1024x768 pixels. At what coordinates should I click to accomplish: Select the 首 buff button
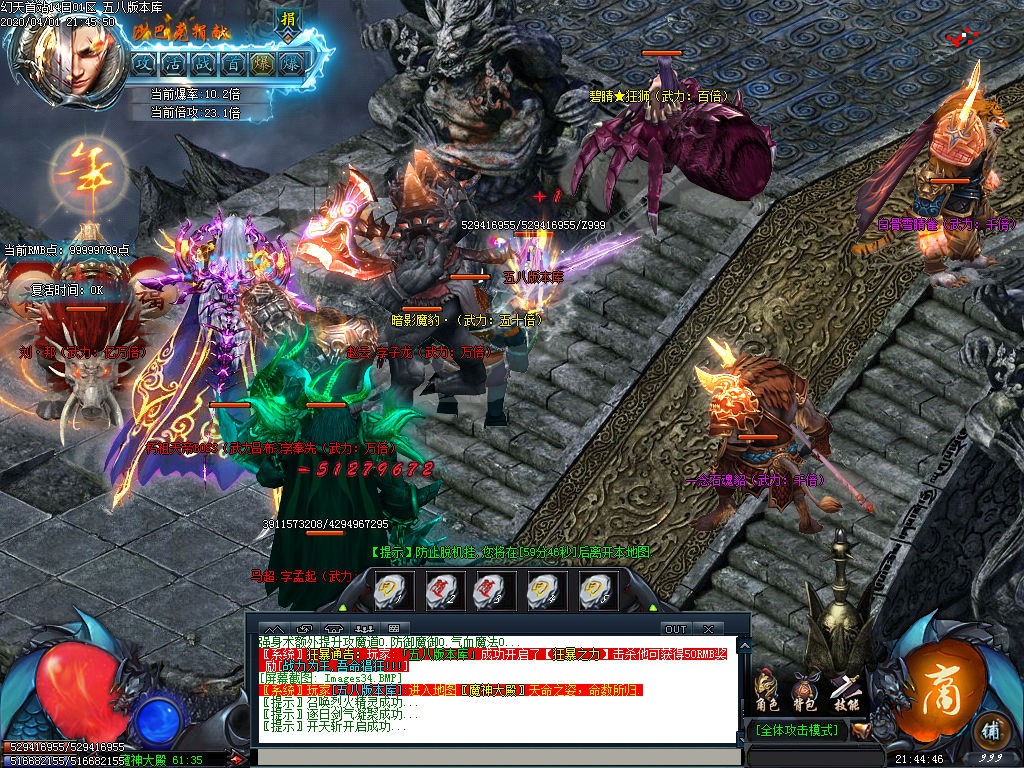[x=234, y=64]
